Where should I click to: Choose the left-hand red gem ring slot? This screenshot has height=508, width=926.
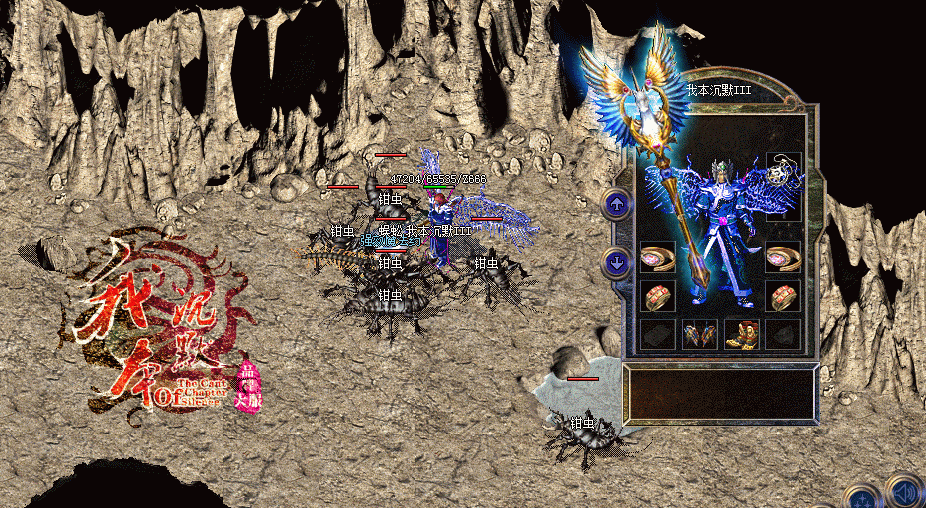tap(657, 295)
